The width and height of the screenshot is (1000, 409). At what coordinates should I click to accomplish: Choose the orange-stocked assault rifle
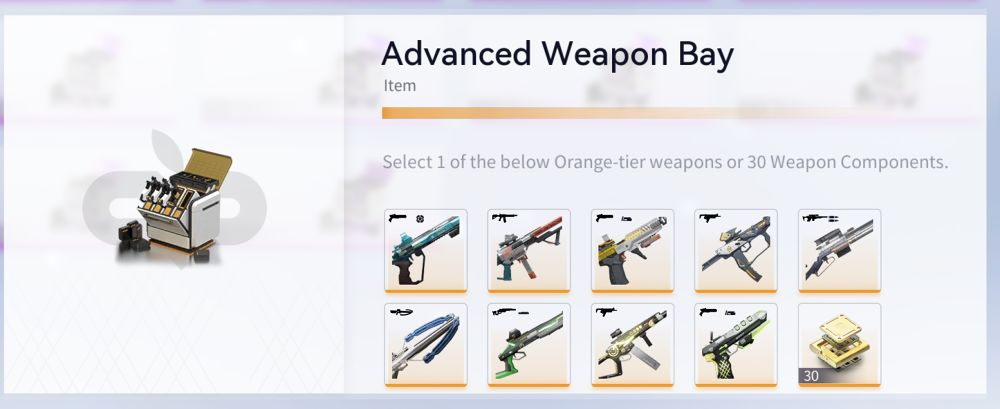(529, 251)
